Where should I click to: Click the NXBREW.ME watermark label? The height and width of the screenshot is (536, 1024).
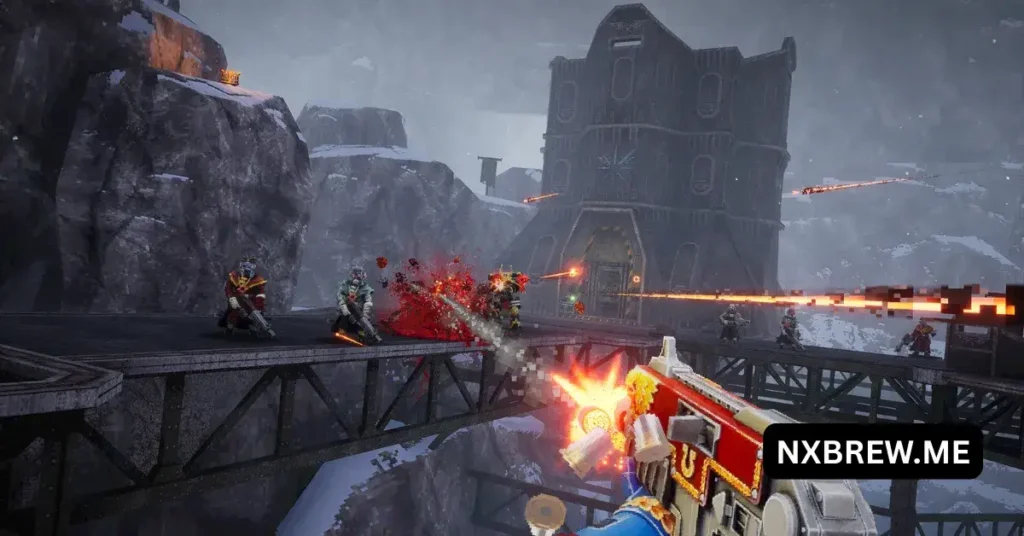(x=872, y=452)
